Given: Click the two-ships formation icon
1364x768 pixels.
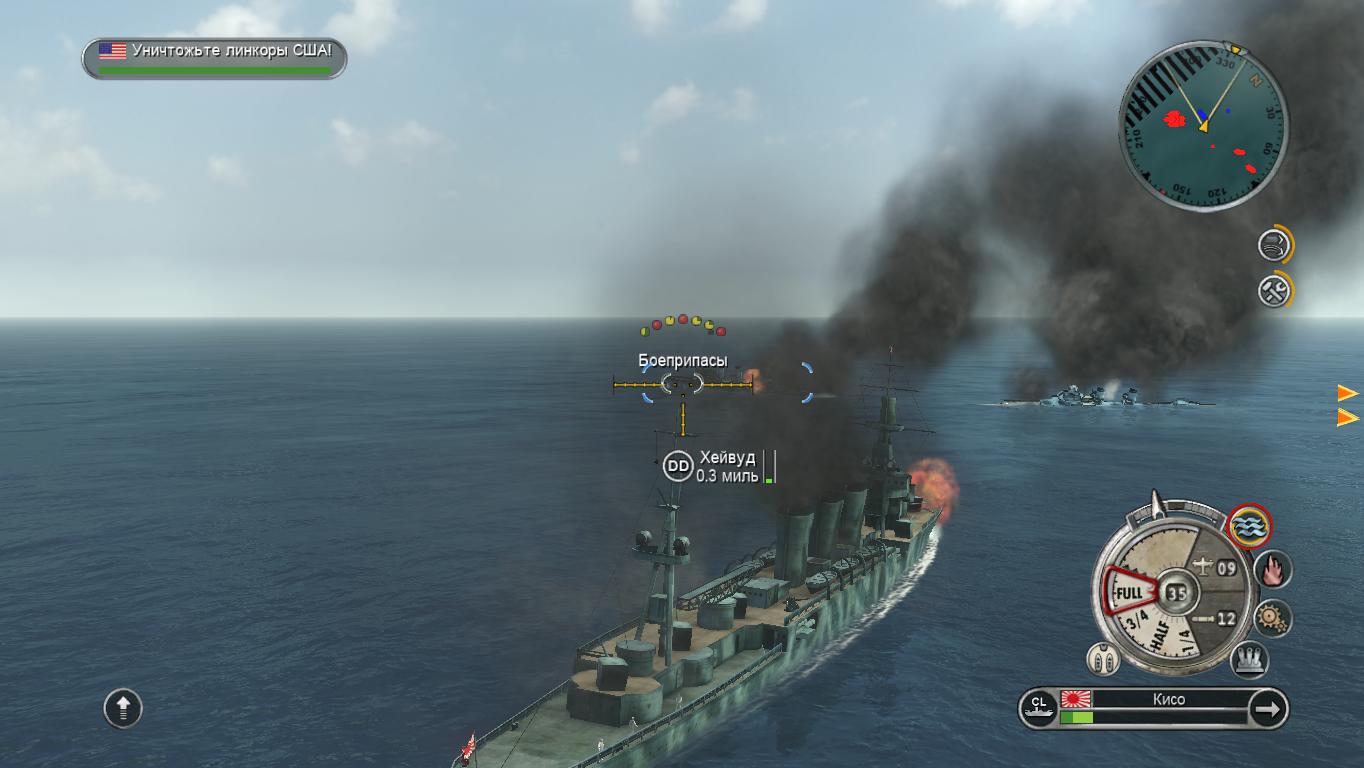Looking at the screenshot, I should pyautogui.click(x=1103, y=659).
